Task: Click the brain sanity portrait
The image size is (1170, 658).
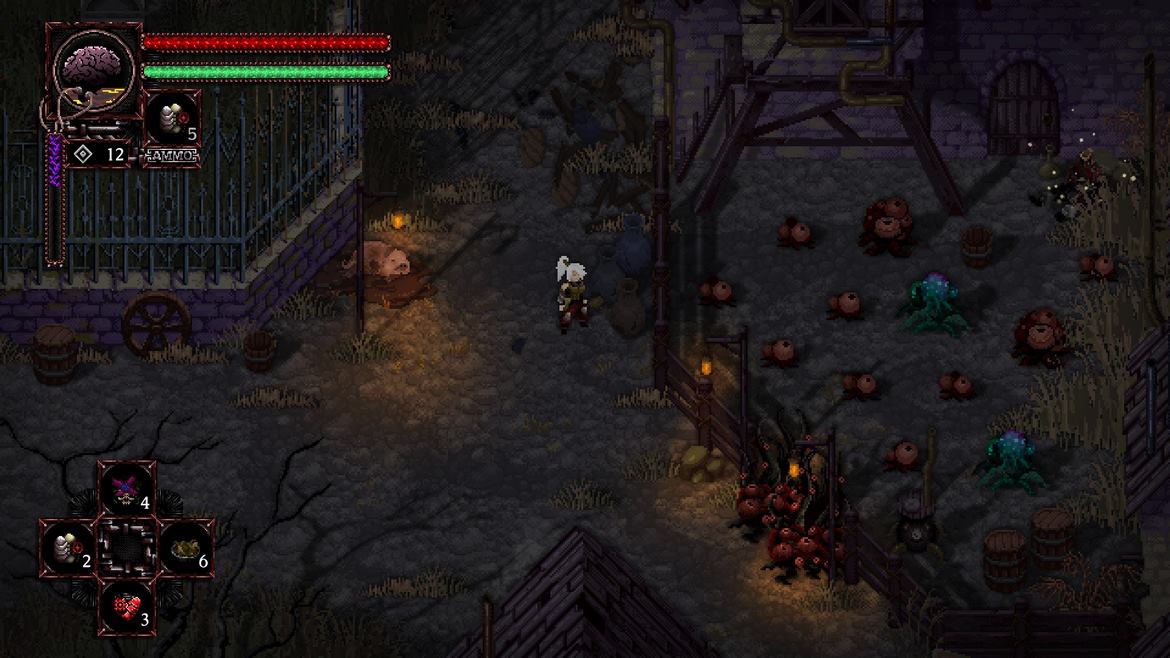Action: pyautogui.click(x=93, y=66)
